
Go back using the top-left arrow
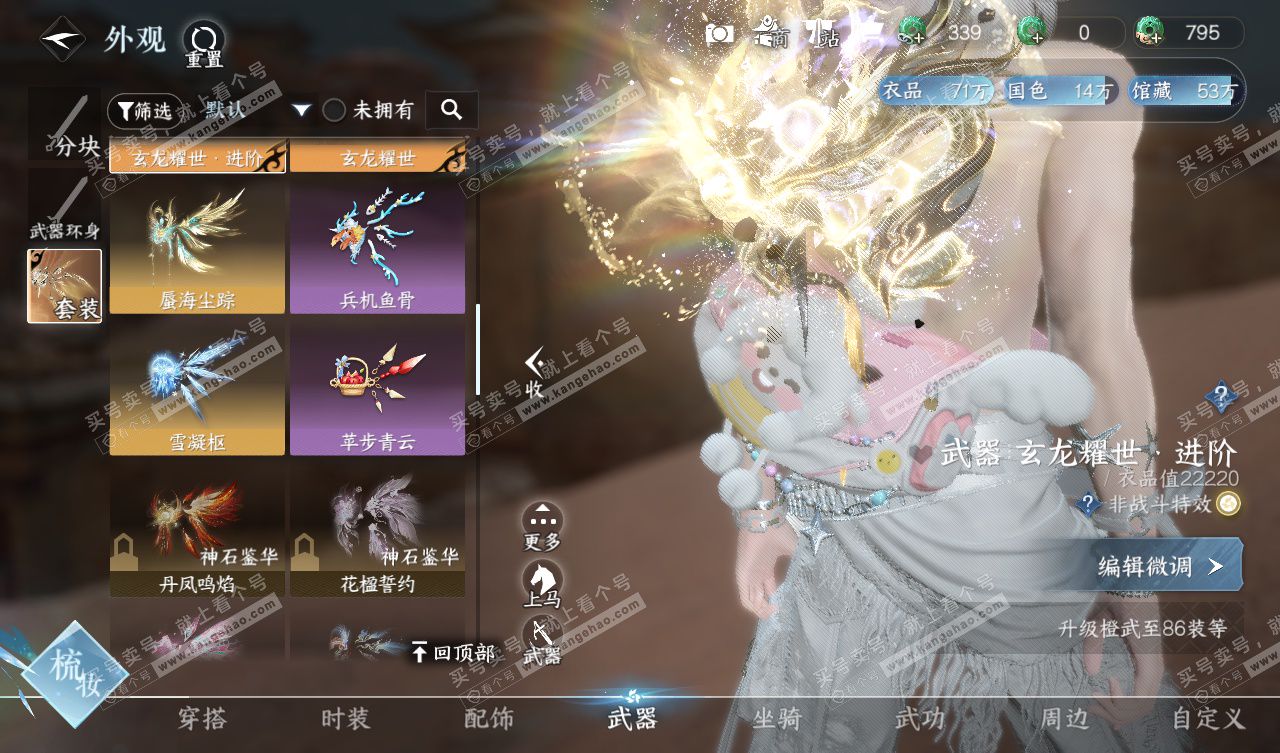click(62, 39)
